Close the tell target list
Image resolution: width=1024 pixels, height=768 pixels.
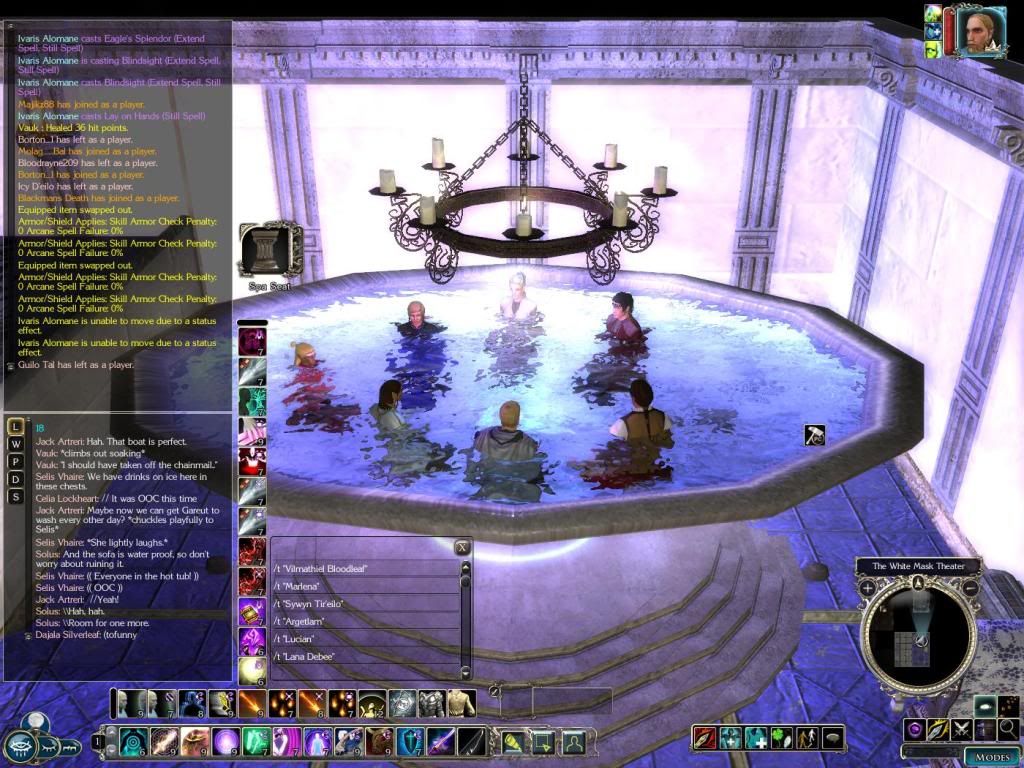[462, 547]
